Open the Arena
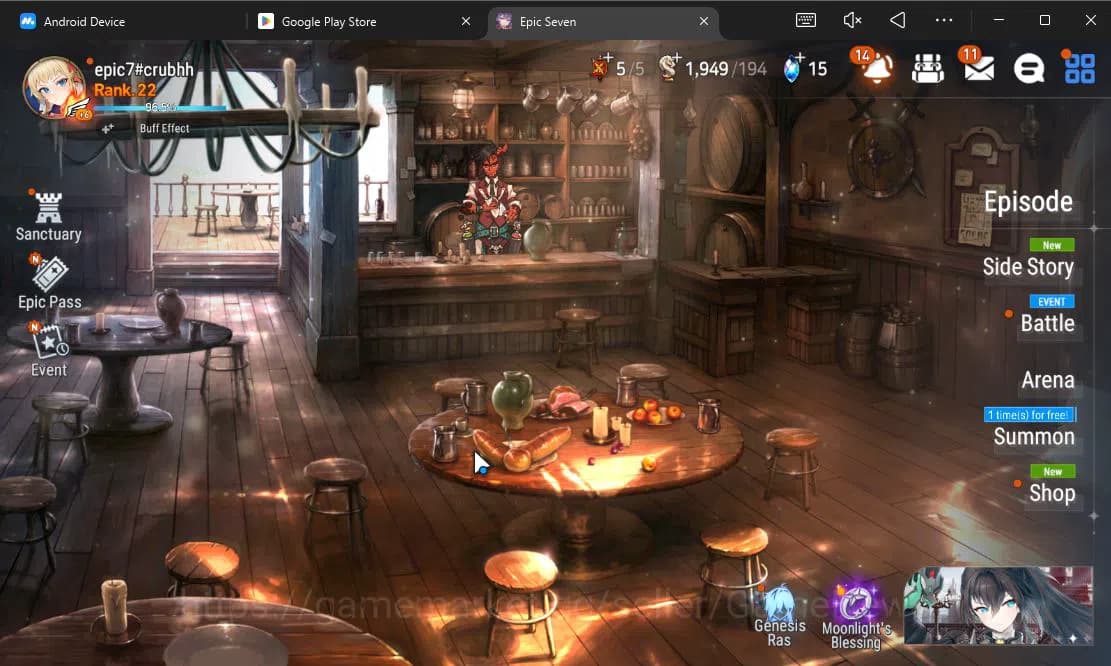This screenshot has height=666, width=1111. (x=1047, y=380)
